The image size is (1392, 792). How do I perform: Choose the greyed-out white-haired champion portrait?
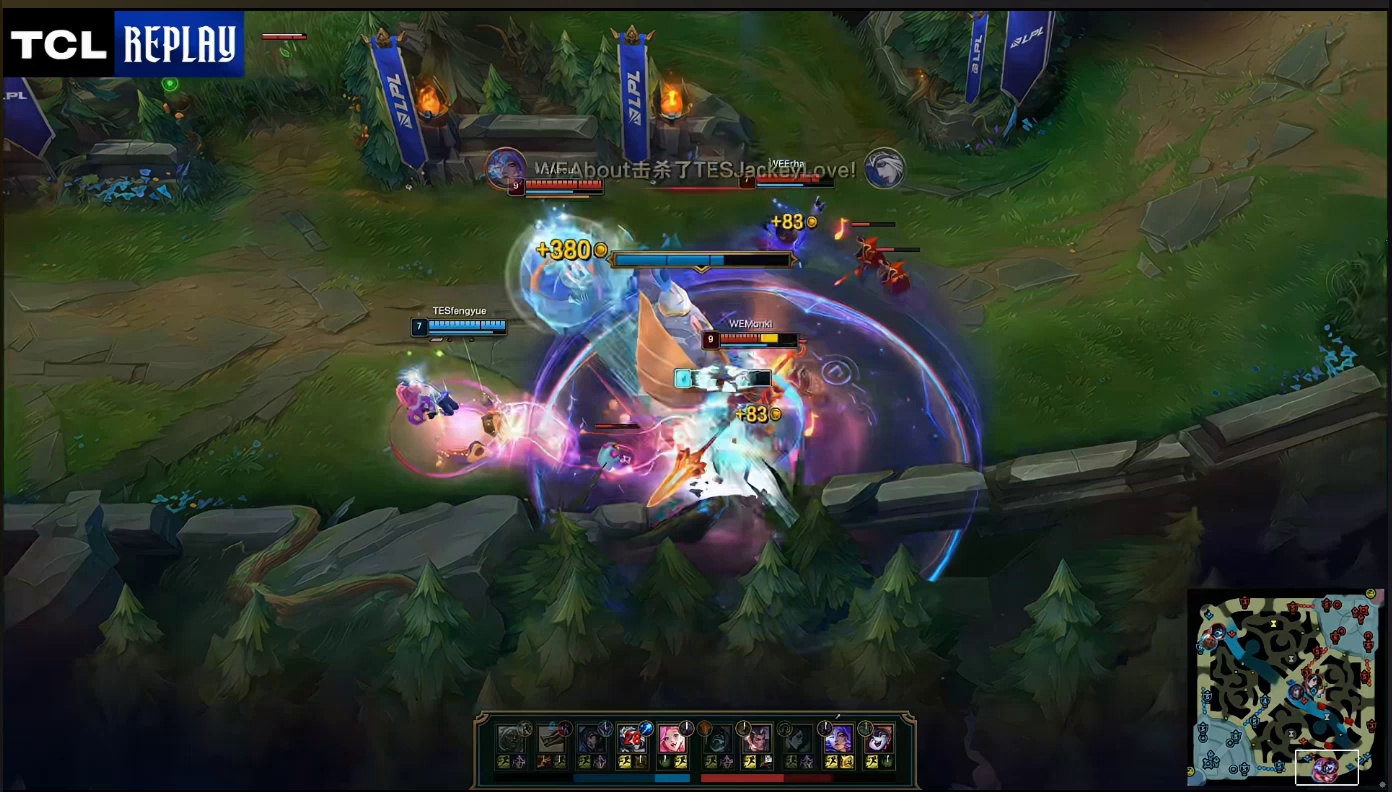tap(512, 740)
